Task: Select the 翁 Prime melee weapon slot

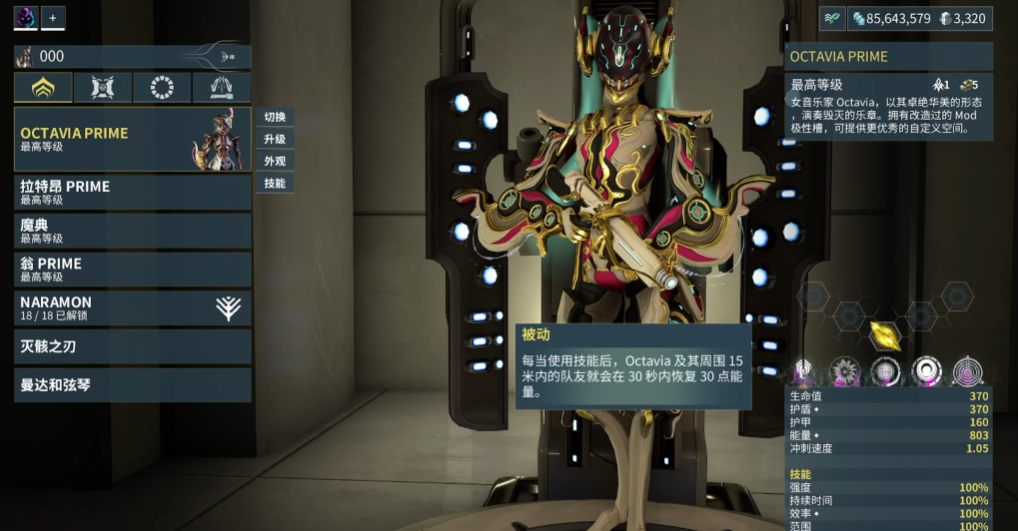Action: [x=132, y=269]
